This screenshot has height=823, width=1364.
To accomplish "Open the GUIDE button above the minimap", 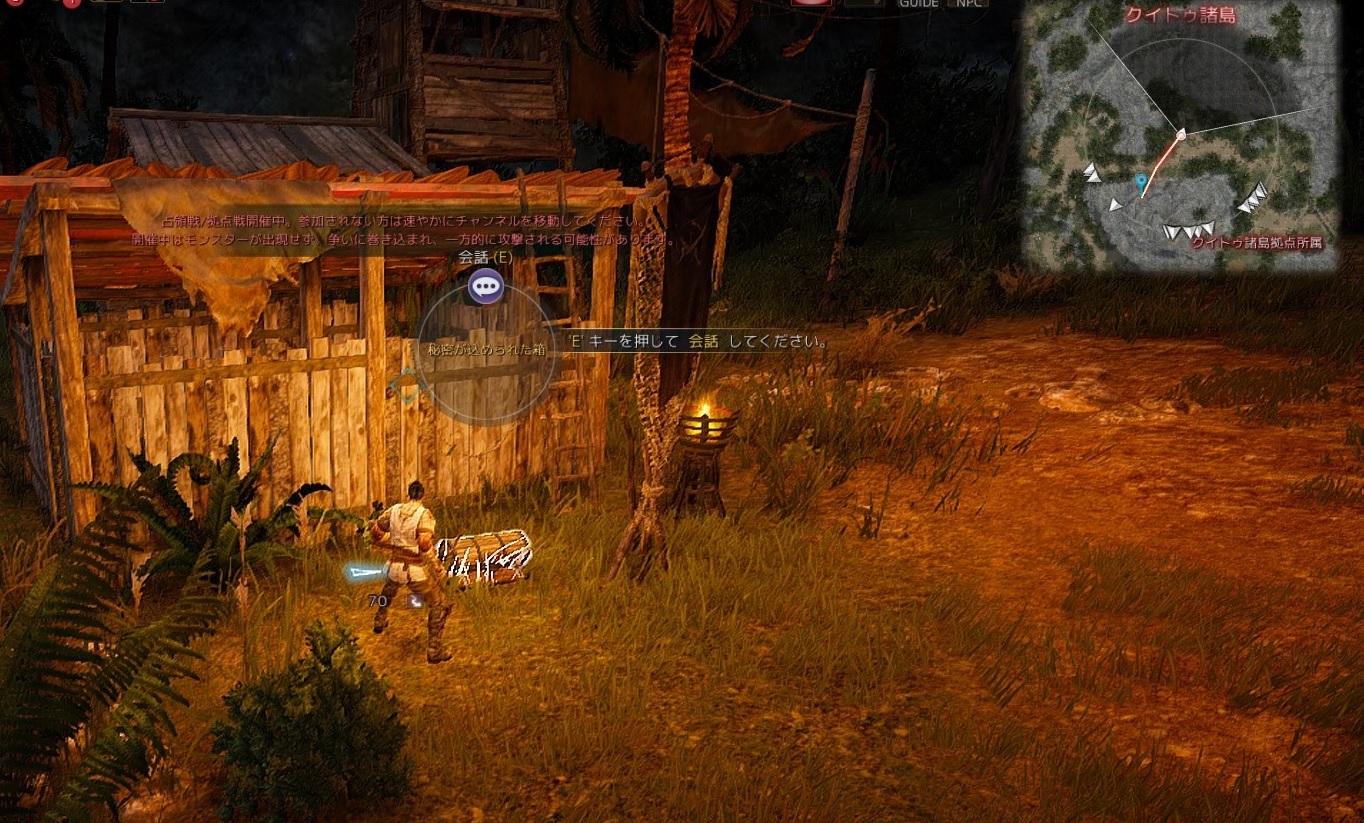I will tap(917, 4).
